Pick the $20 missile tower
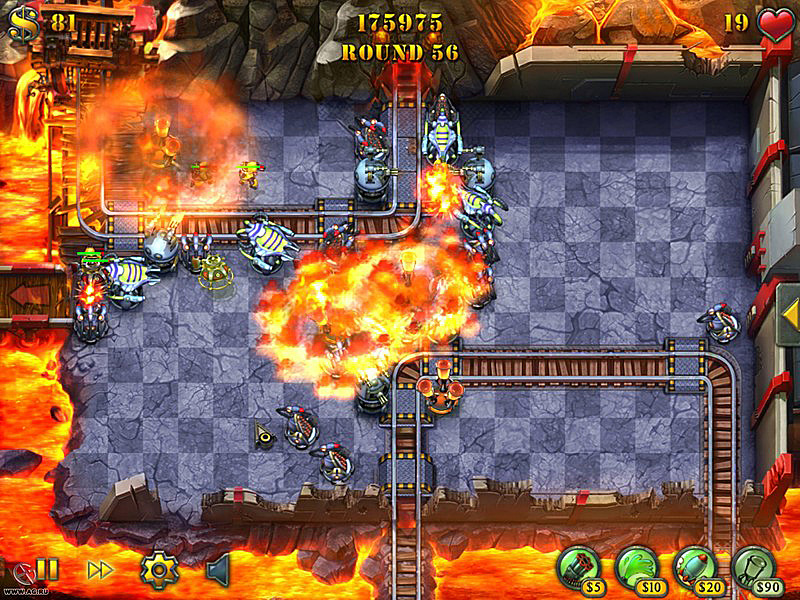Image resolution: width=800 pixels, height=600 pixels. click(x=694, y=565)
